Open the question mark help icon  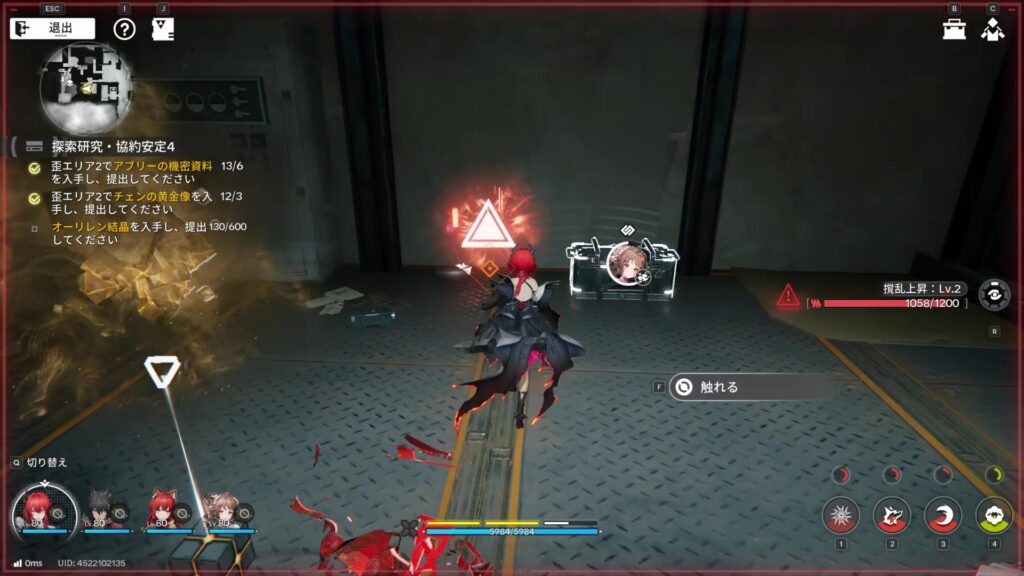coord(124,28)
